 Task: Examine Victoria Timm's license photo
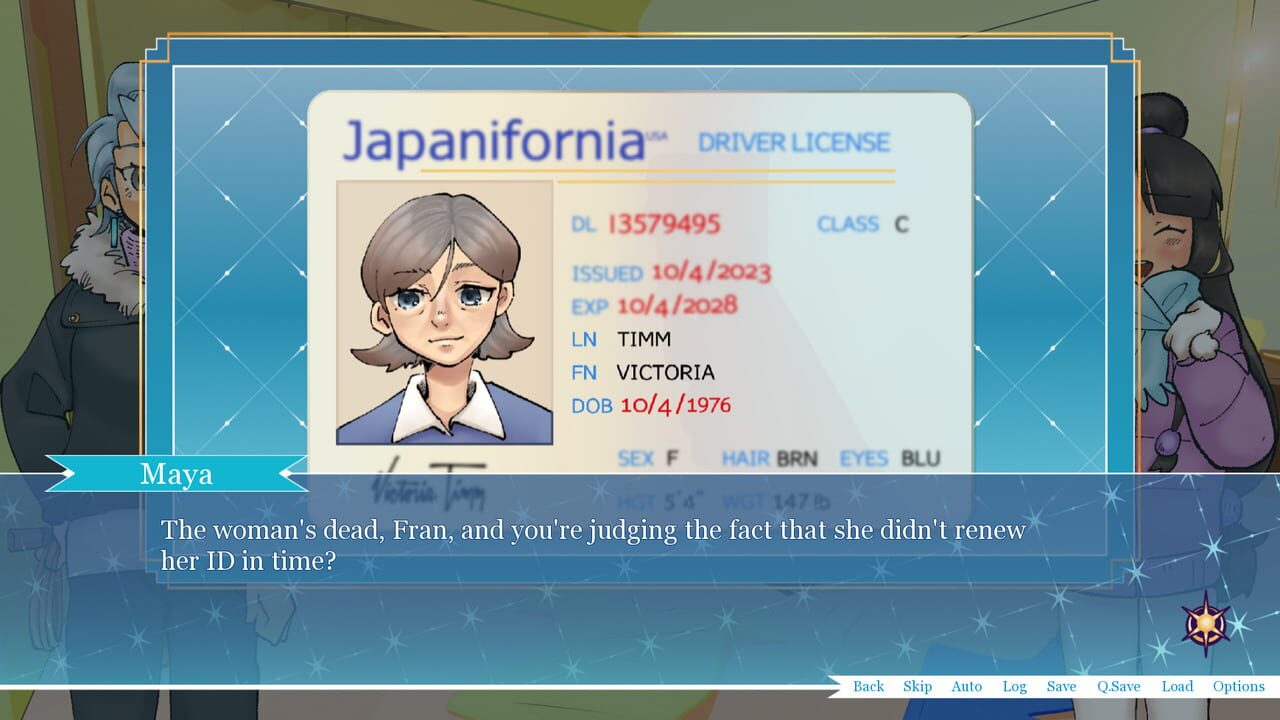444,312
